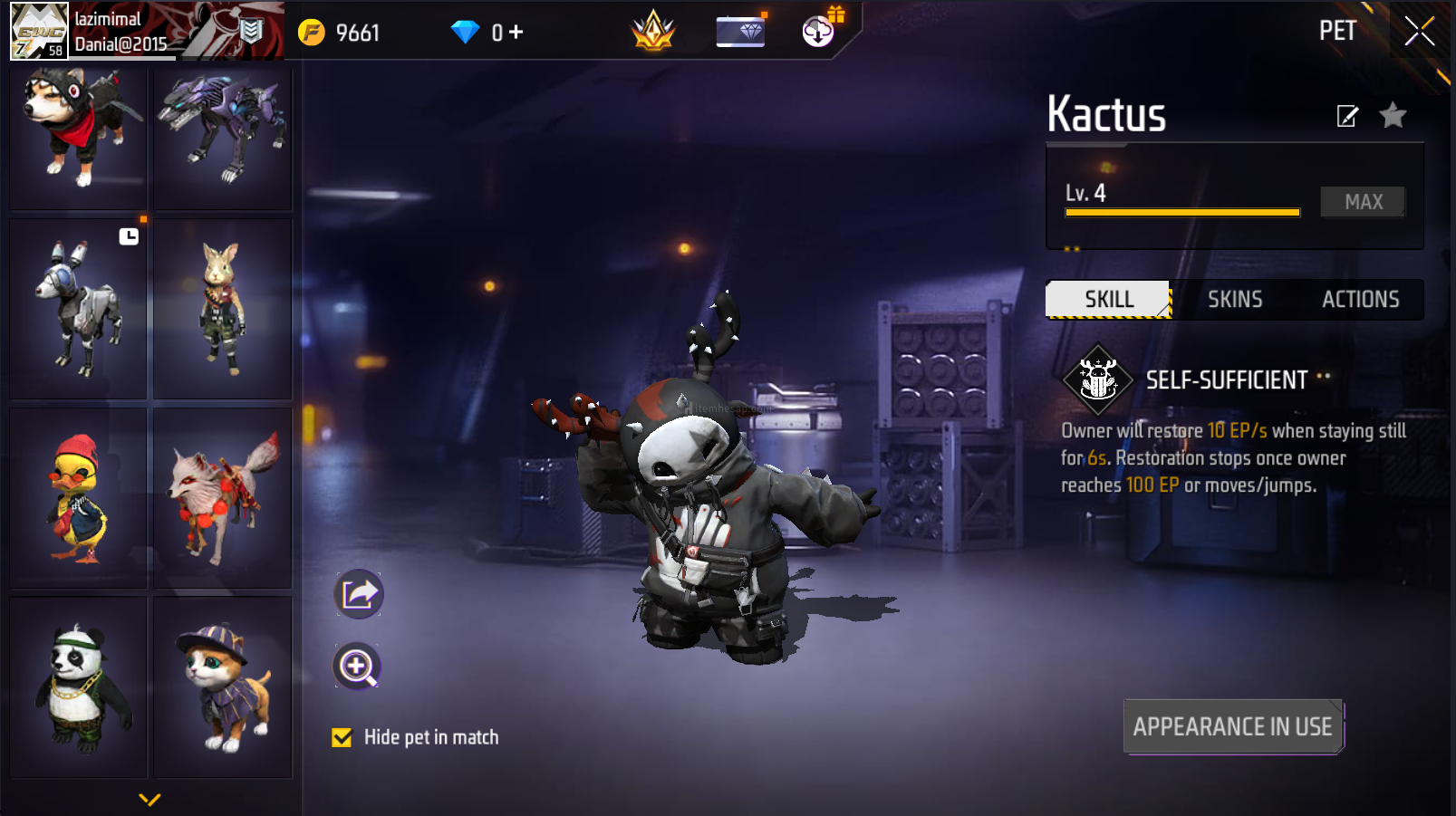This screenshot has width=1456, height=816.
Task: Toggle Hide pet in match checkbox
Action: (x=342, y=738)
